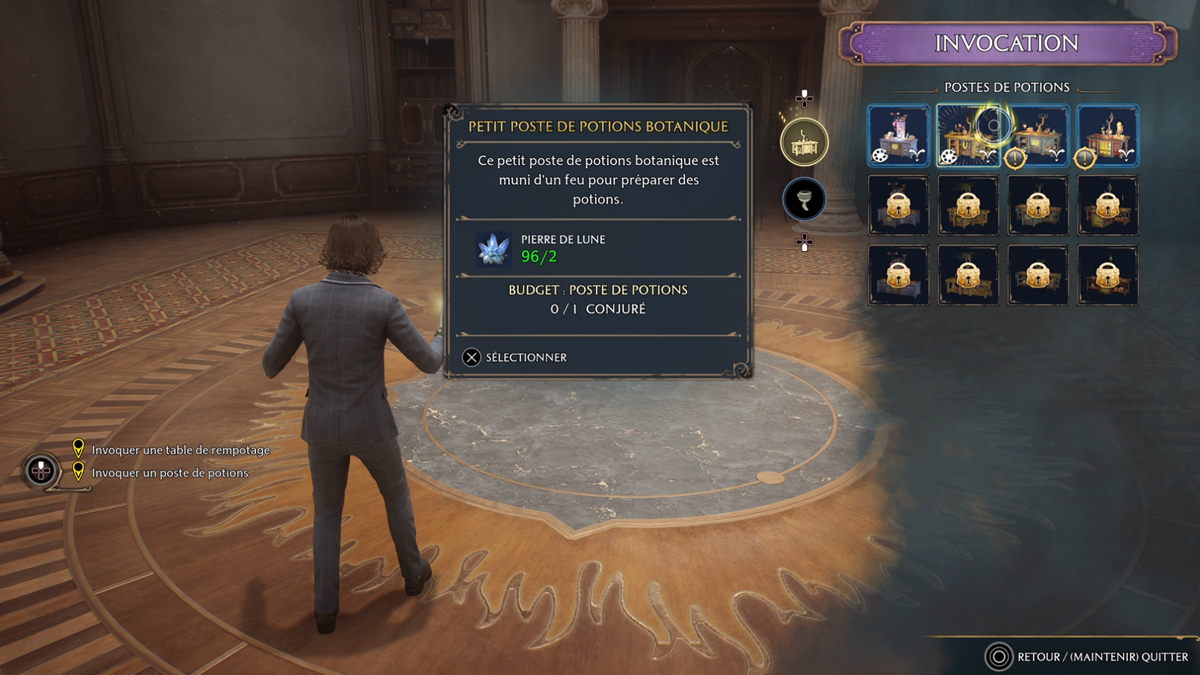Open the funnel-shaped category icon

(x=804, y=200)
